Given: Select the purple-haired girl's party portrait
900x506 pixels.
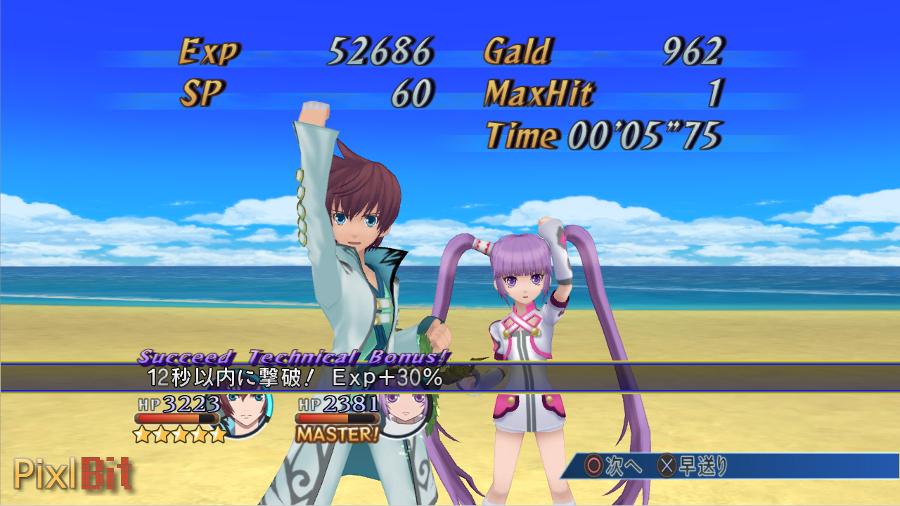Looking at the screenshot, I should click(404, 412).
